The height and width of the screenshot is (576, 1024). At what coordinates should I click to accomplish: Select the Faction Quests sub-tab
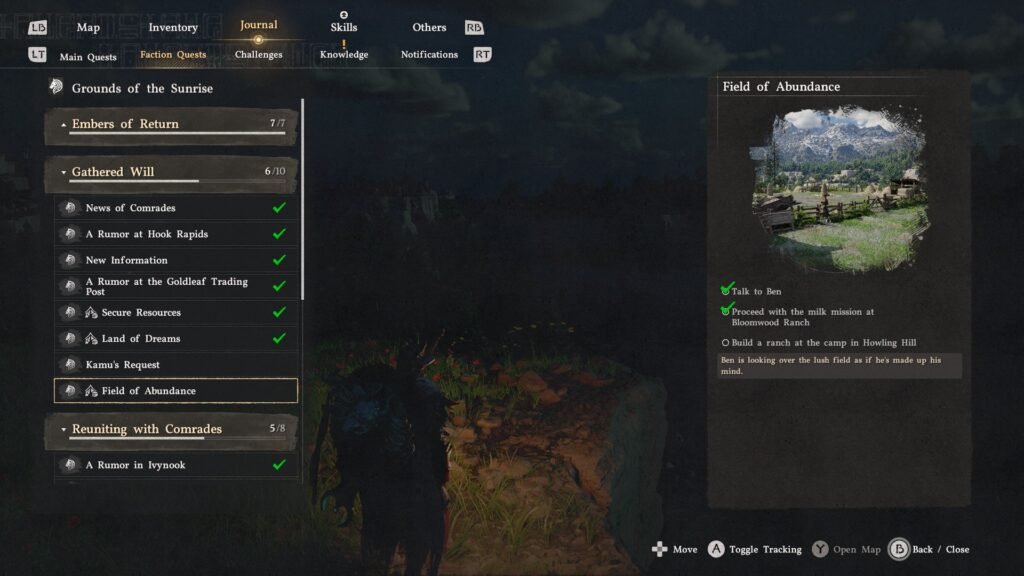point(173,55)
